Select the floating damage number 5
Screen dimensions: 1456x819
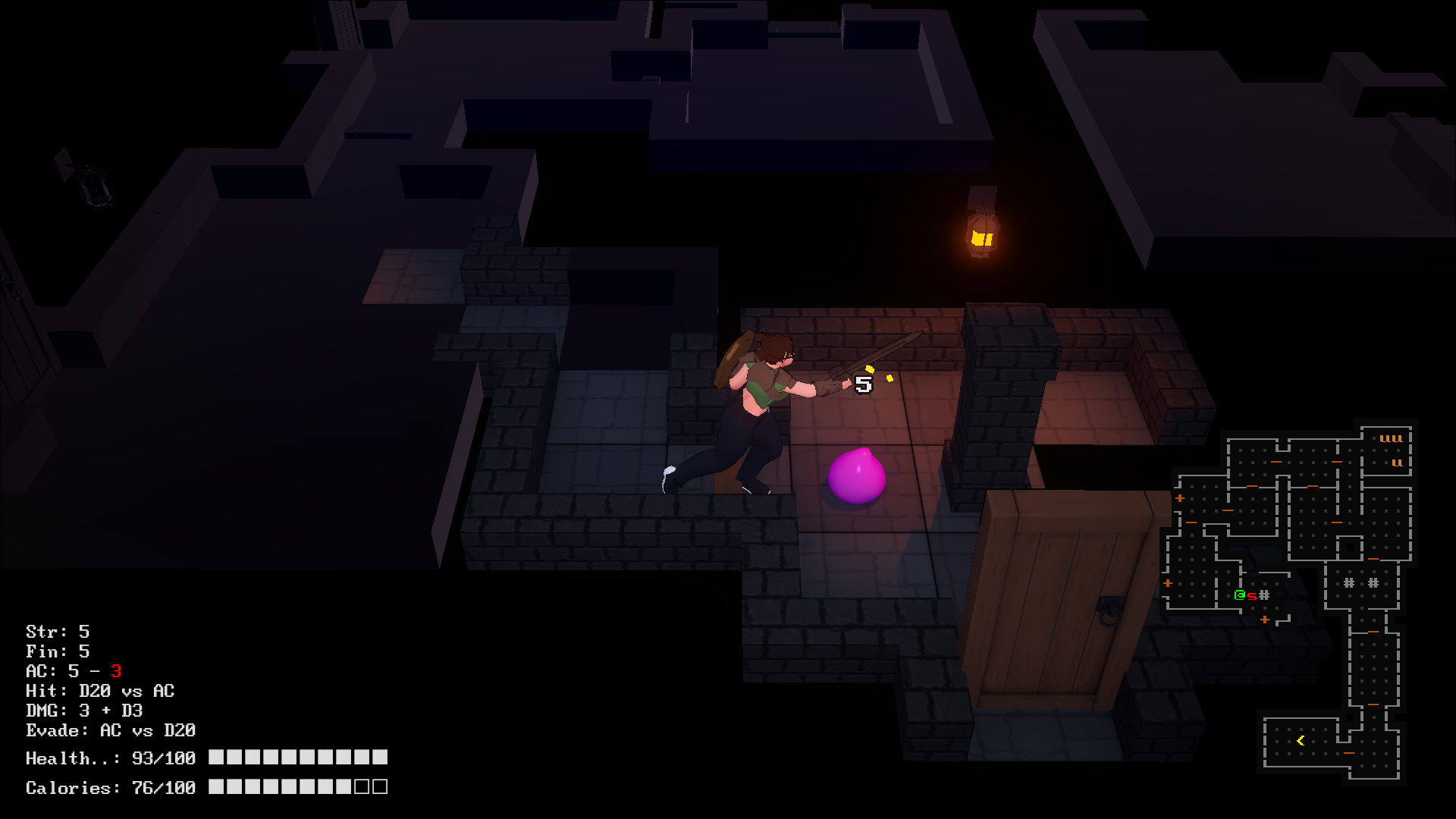(862, 384)
